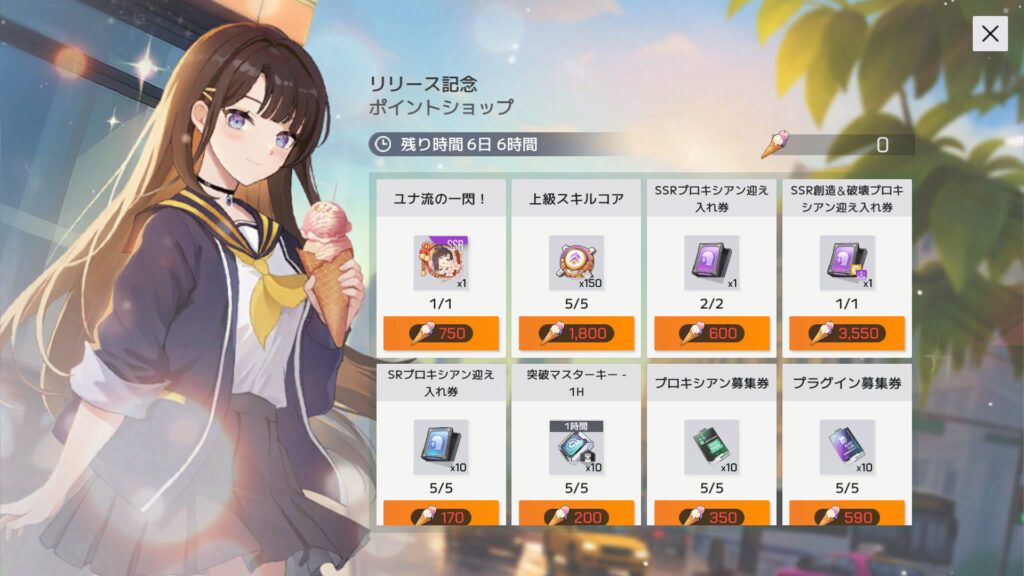Inspect the SR blue ticket x10 icon
Image resolution: width=1024 pixels, height=576 pixels.
(440, 447)
